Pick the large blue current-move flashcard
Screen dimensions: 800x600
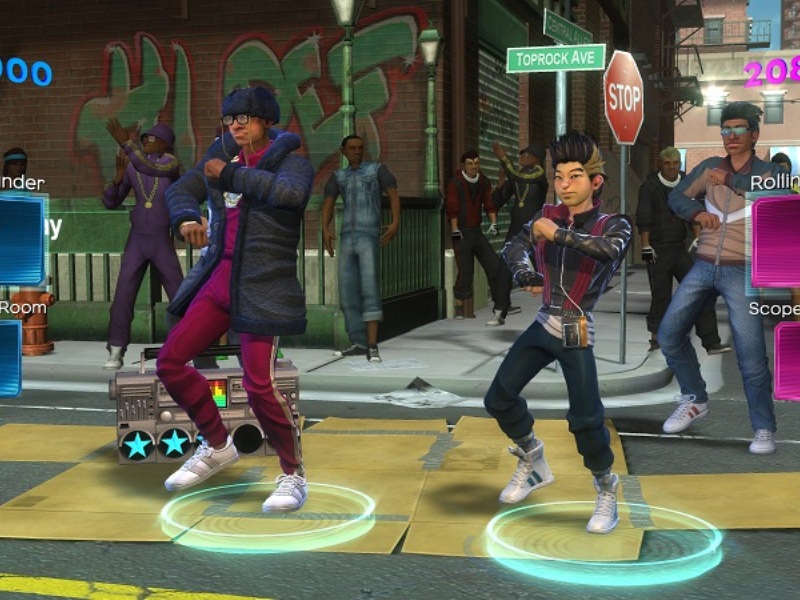click(20, 240)
